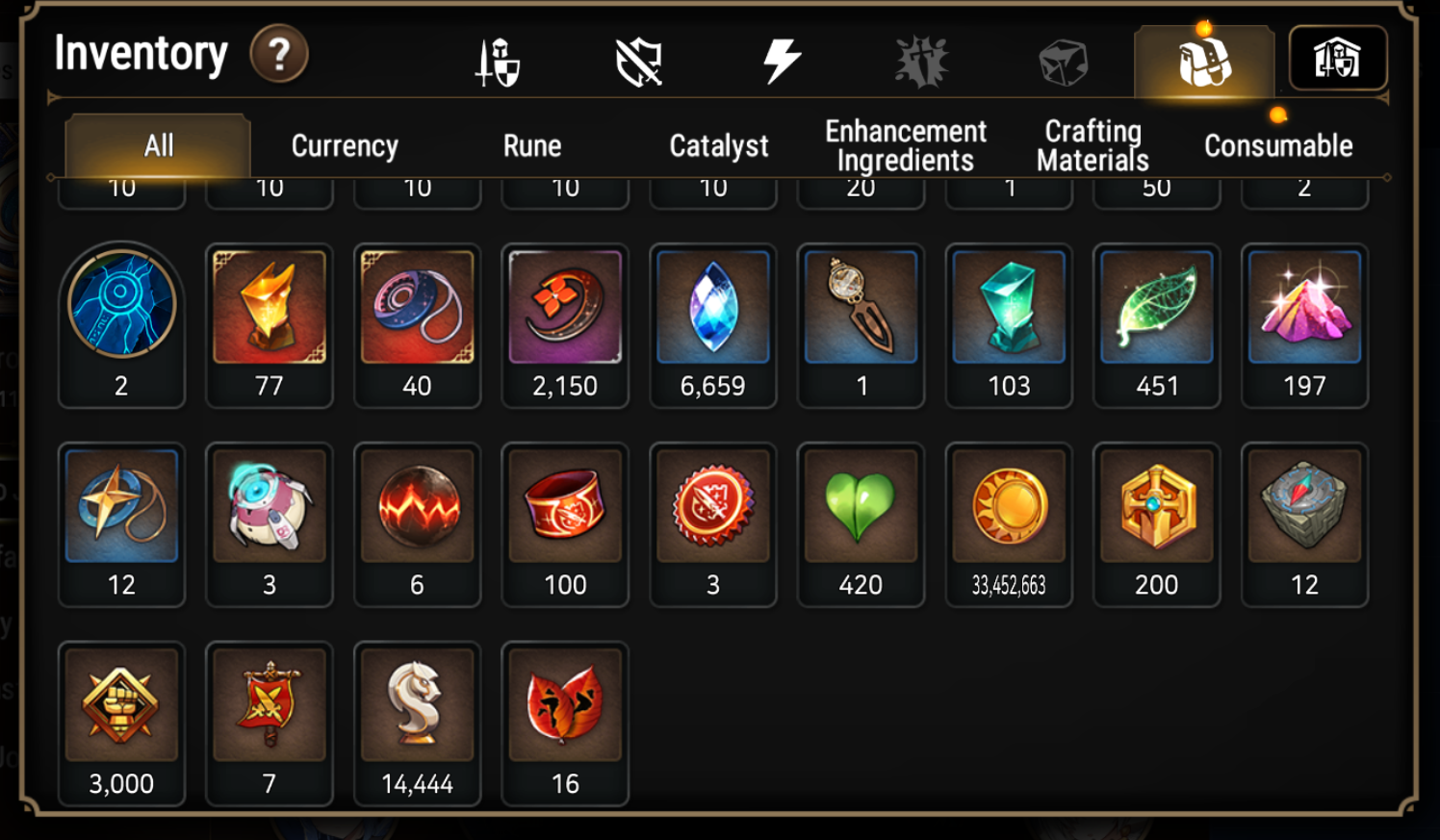Pick the white knight chess piece item

pos(417,723)
